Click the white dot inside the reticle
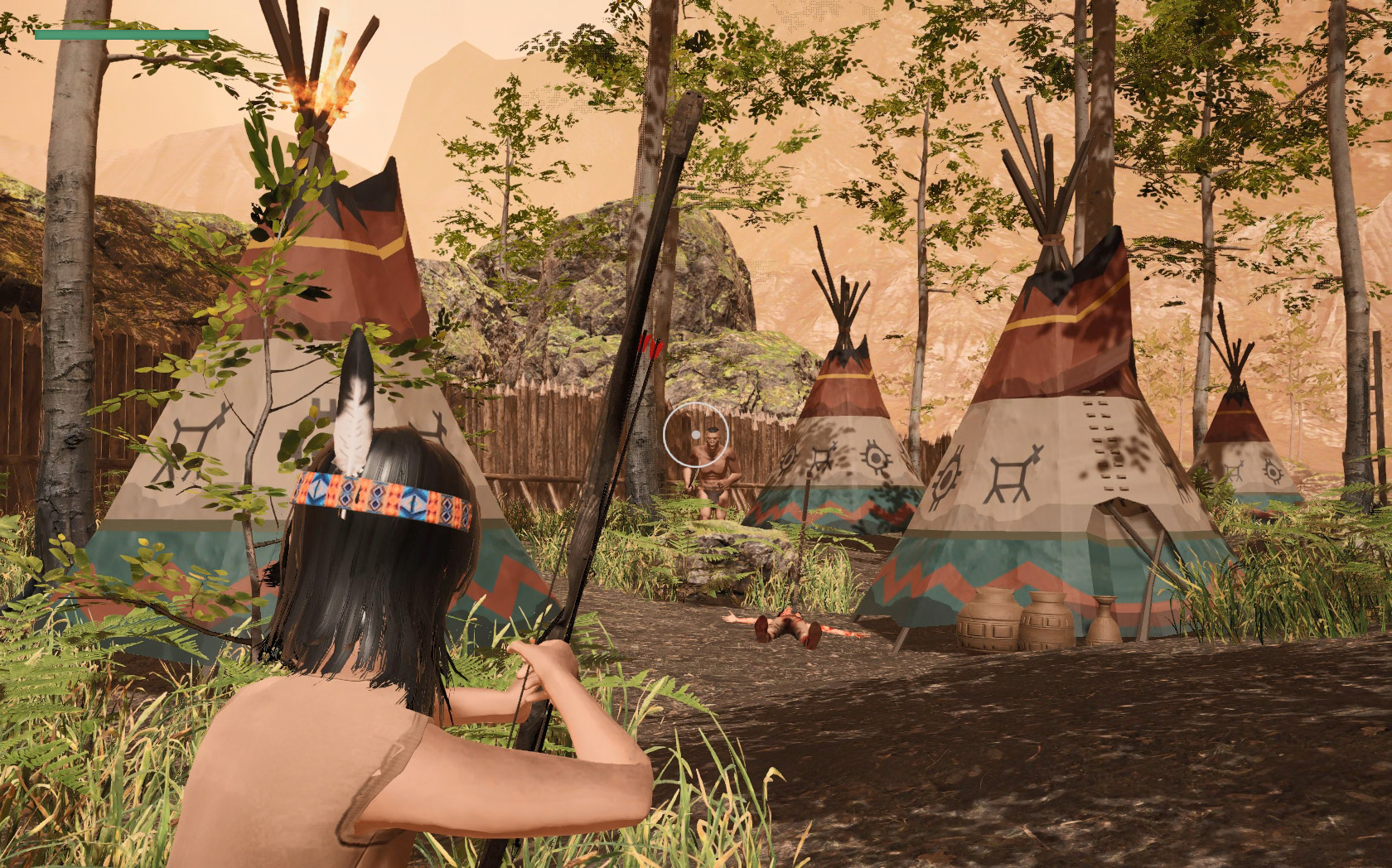The height and width of the screenshot is (868, 1392). [x=696, y=434]
